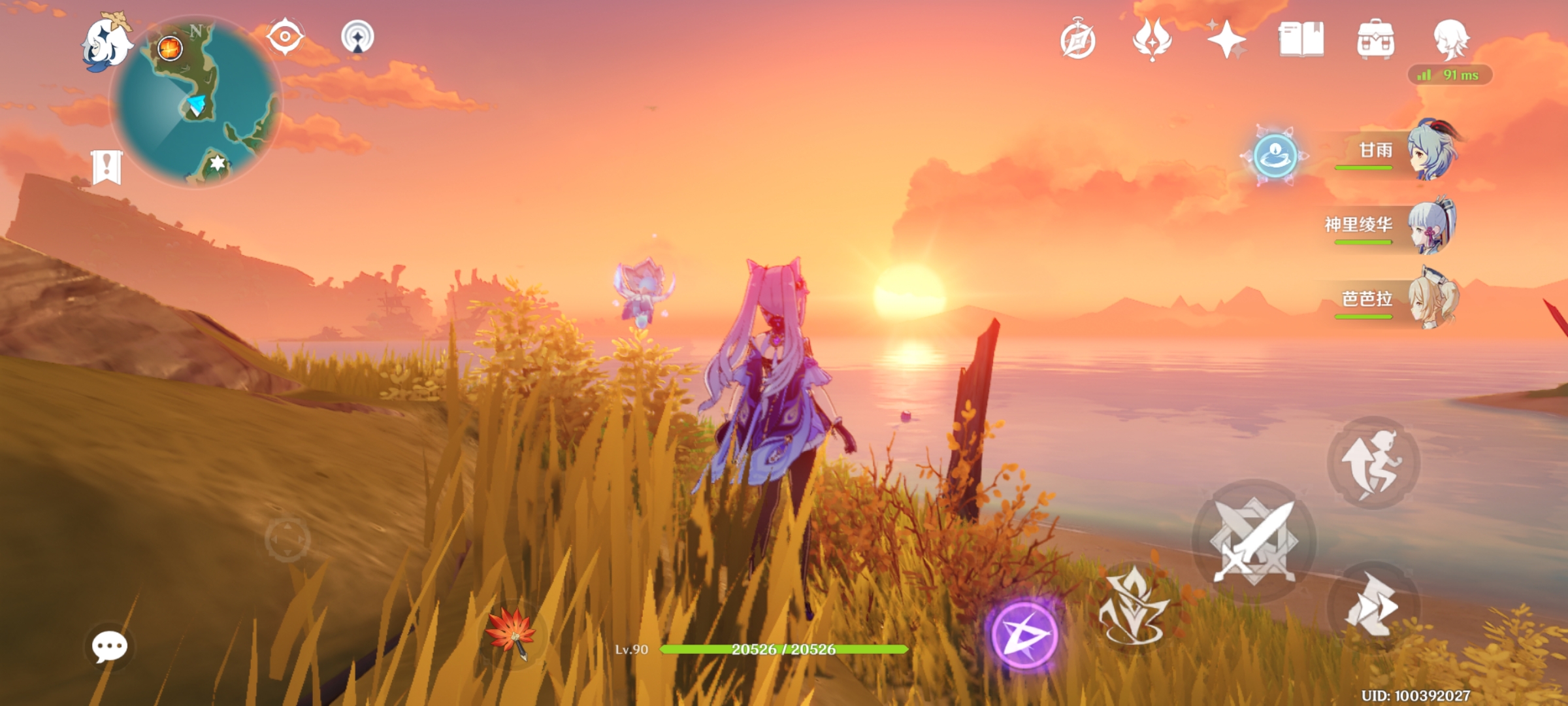Screen dimensions: 1568x706
Task: Tap the sprint dash button
Action: 1373,606
